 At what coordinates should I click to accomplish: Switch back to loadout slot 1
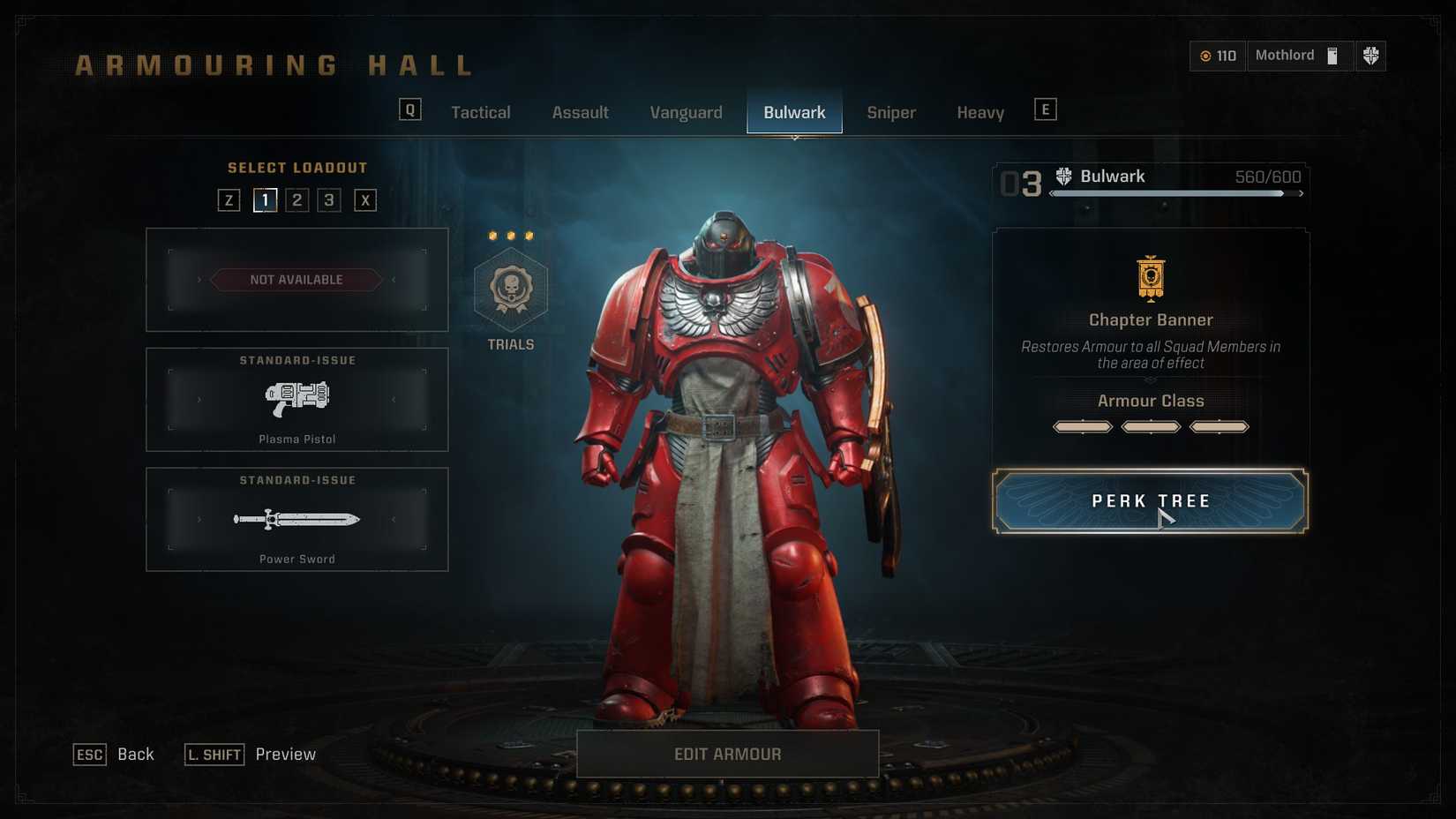pyautogui.click(x=265, y=199)
